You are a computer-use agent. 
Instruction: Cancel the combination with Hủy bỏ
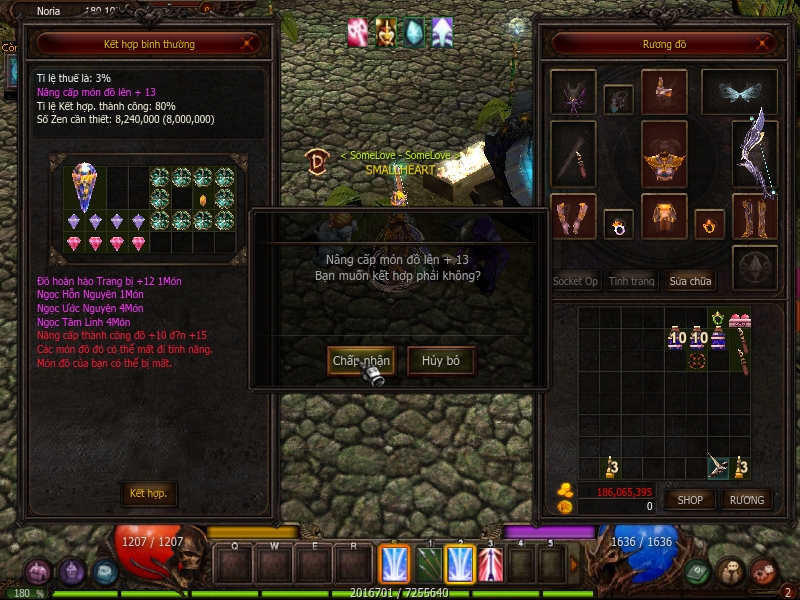pyautogui.click(x=441, y=360)
